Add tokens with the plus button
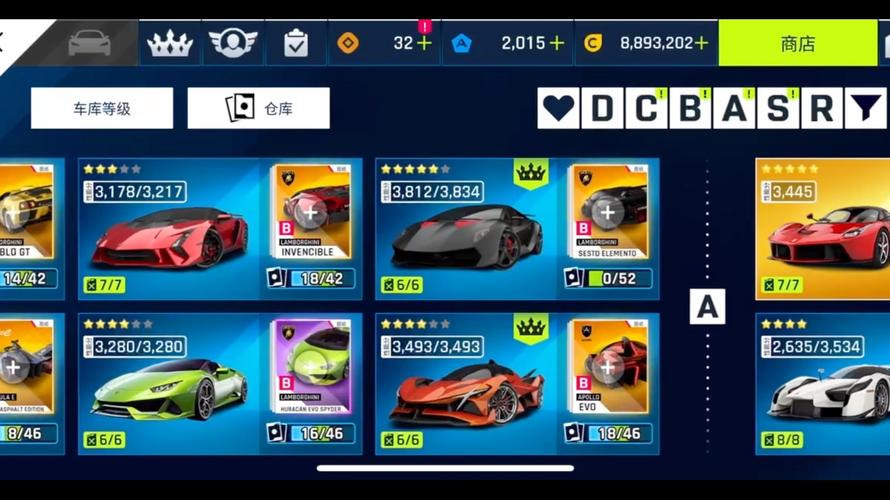Viewport: 890px width, 500px height. (556, 44)
